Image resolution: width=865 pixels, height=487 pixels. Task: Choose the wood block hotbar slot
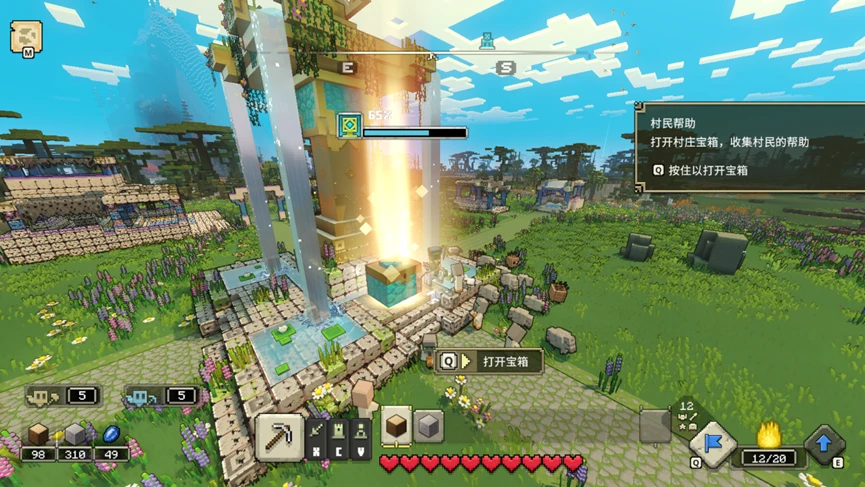coord(397,425)
